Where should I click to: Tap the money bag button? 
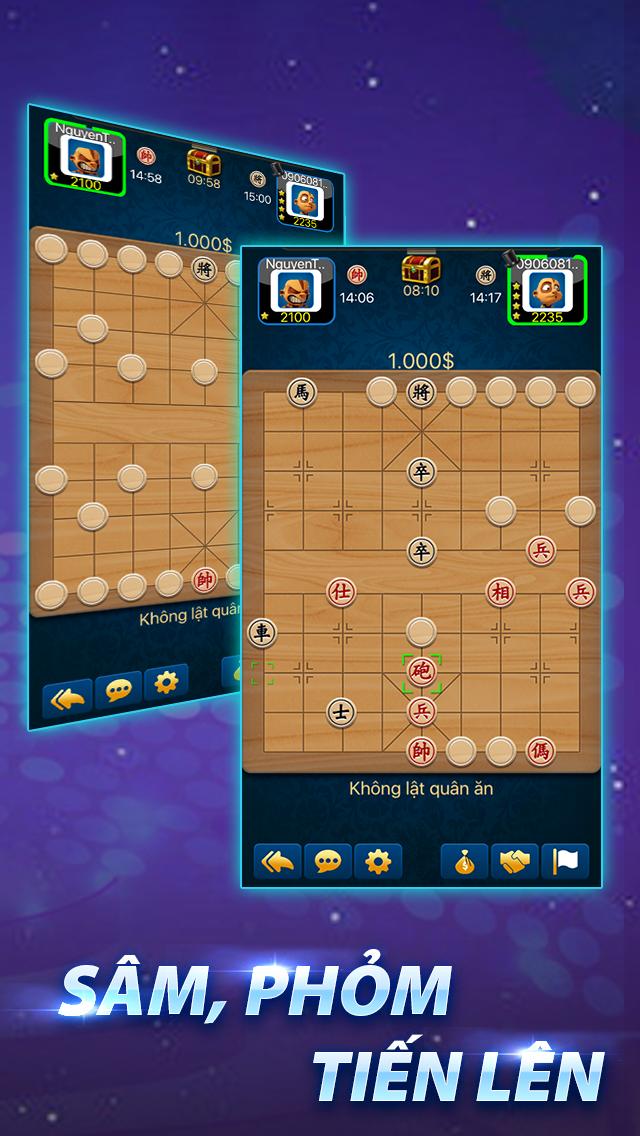coord(465,861)
